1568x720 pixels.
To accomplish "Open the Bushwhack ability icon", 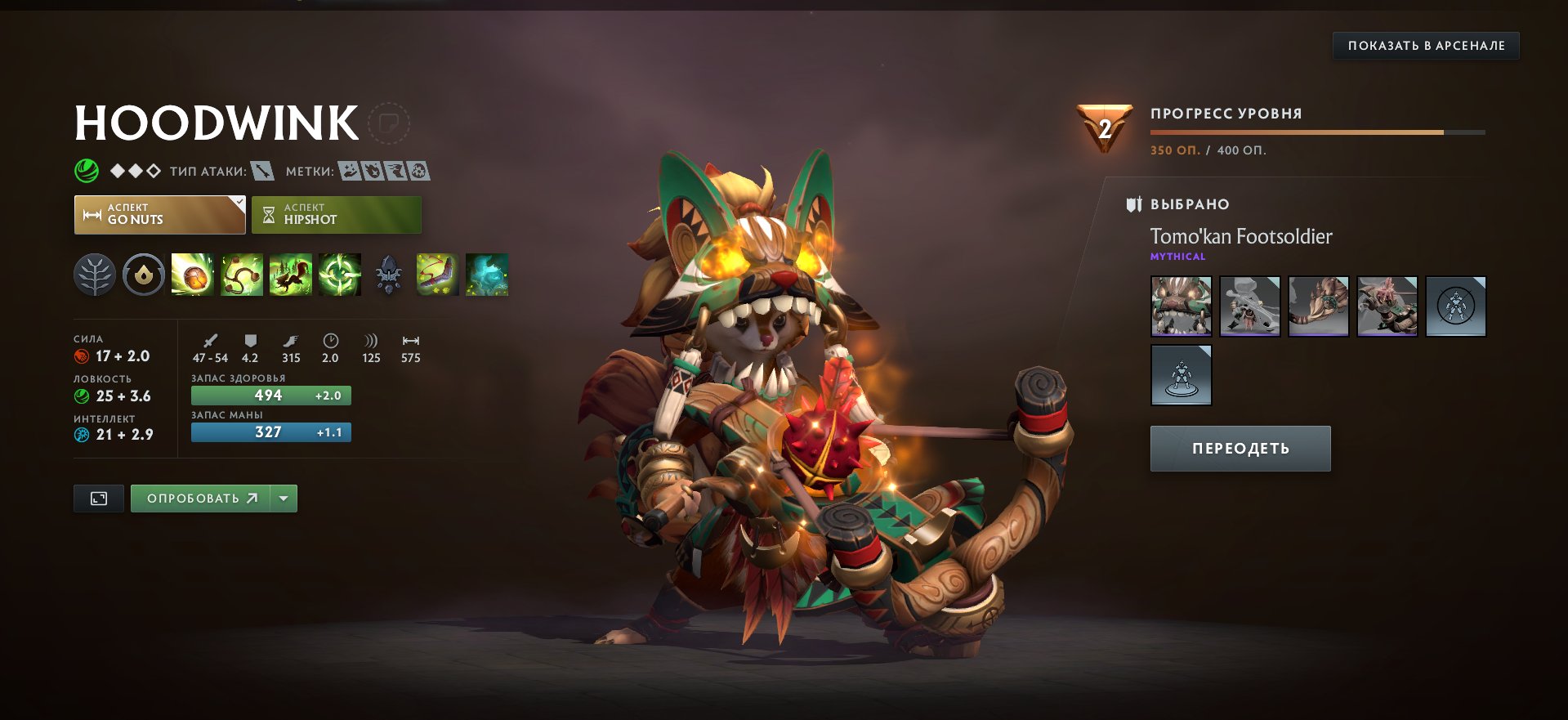I will 242,275.
